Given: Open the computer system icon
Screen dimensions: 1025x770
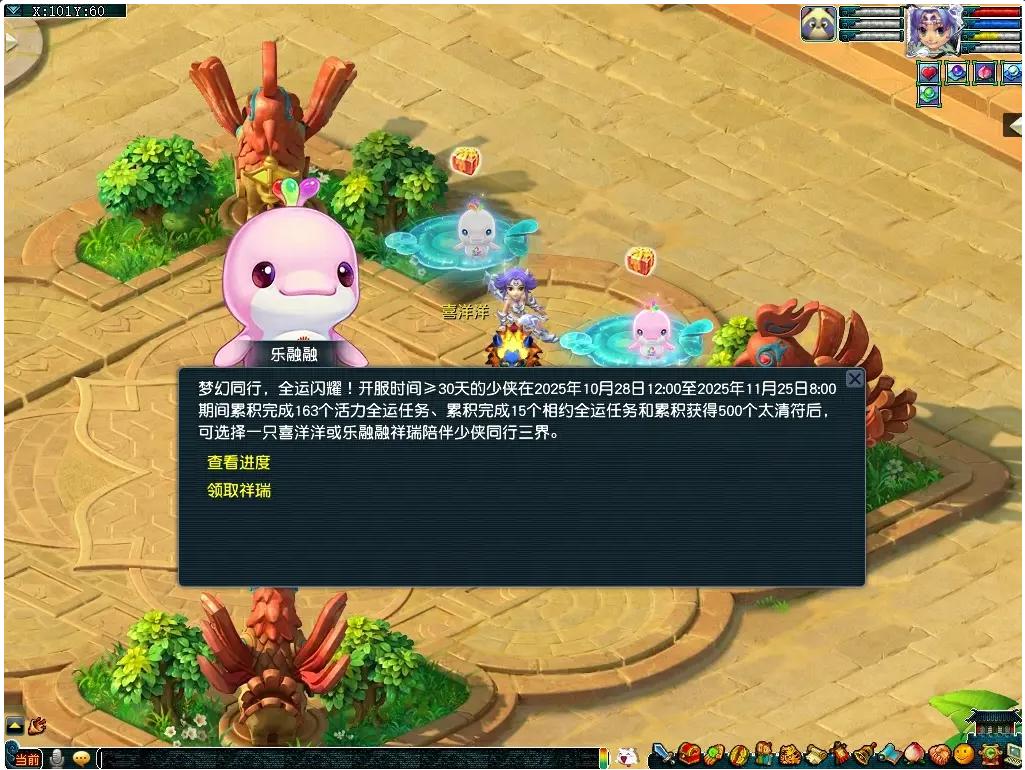Looking at the screenshot, I should 1012,754.
